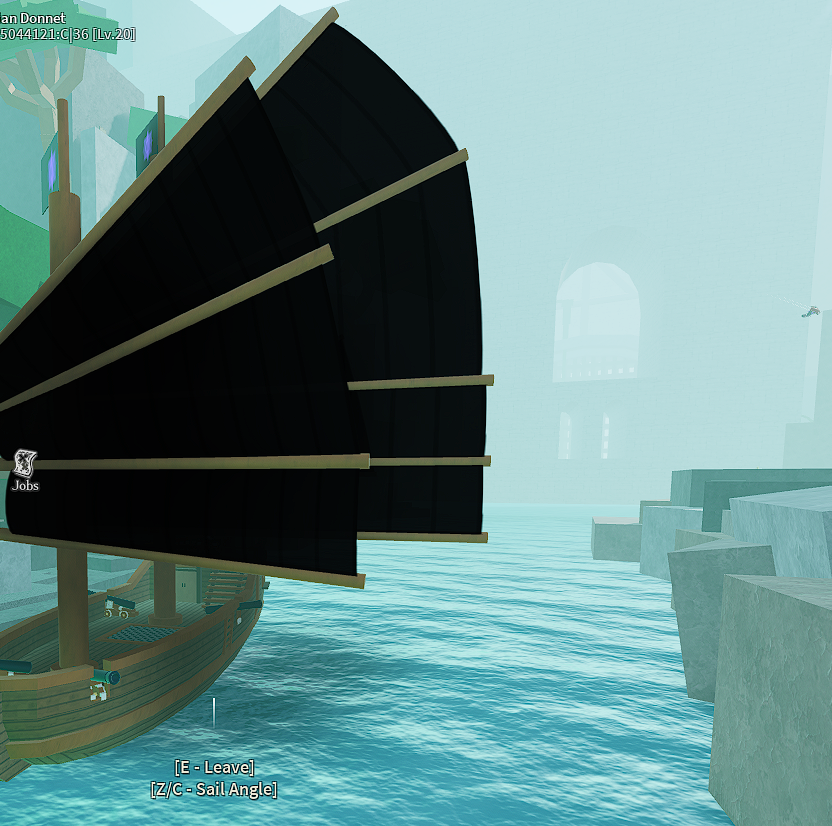Open the Jobs scroll icon
Image resolution: width=832 pixels, height=826 pixels.
coord(25,463)
